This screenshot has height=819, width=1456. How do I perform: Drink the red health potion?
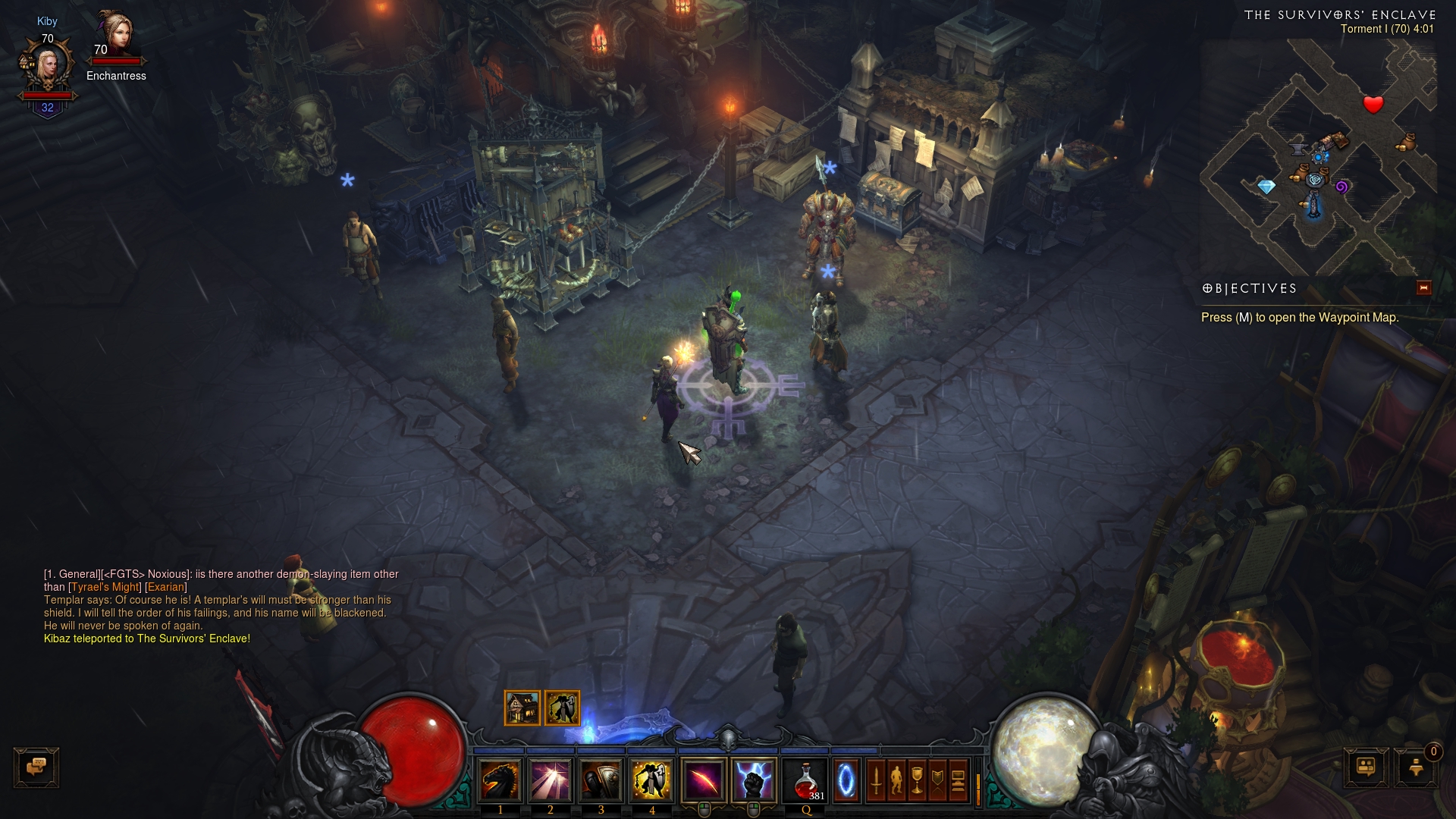(x=806, y=780)
